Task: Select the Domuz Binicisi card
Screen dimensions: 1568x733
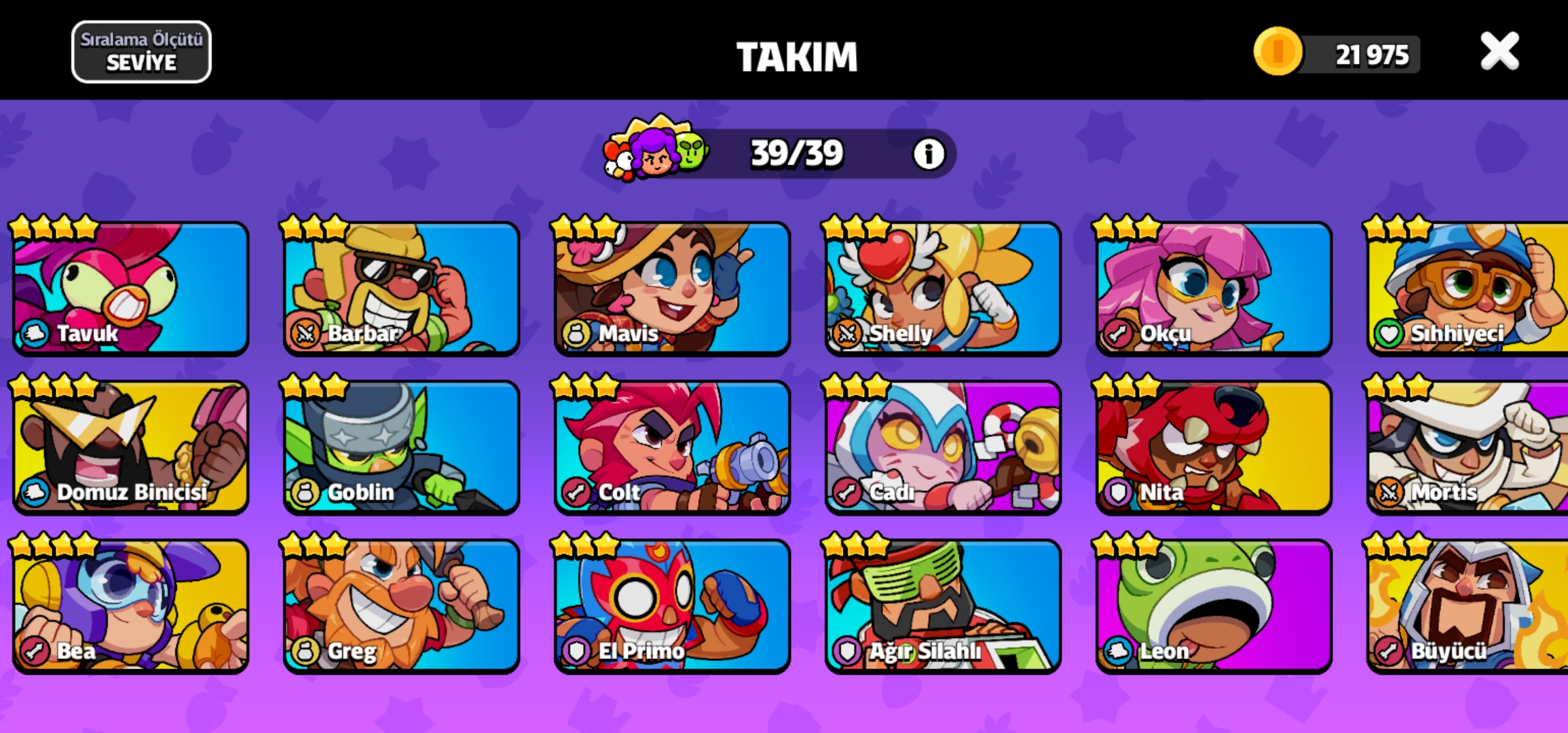Action: pyautogui.click(x=131, y=447)
